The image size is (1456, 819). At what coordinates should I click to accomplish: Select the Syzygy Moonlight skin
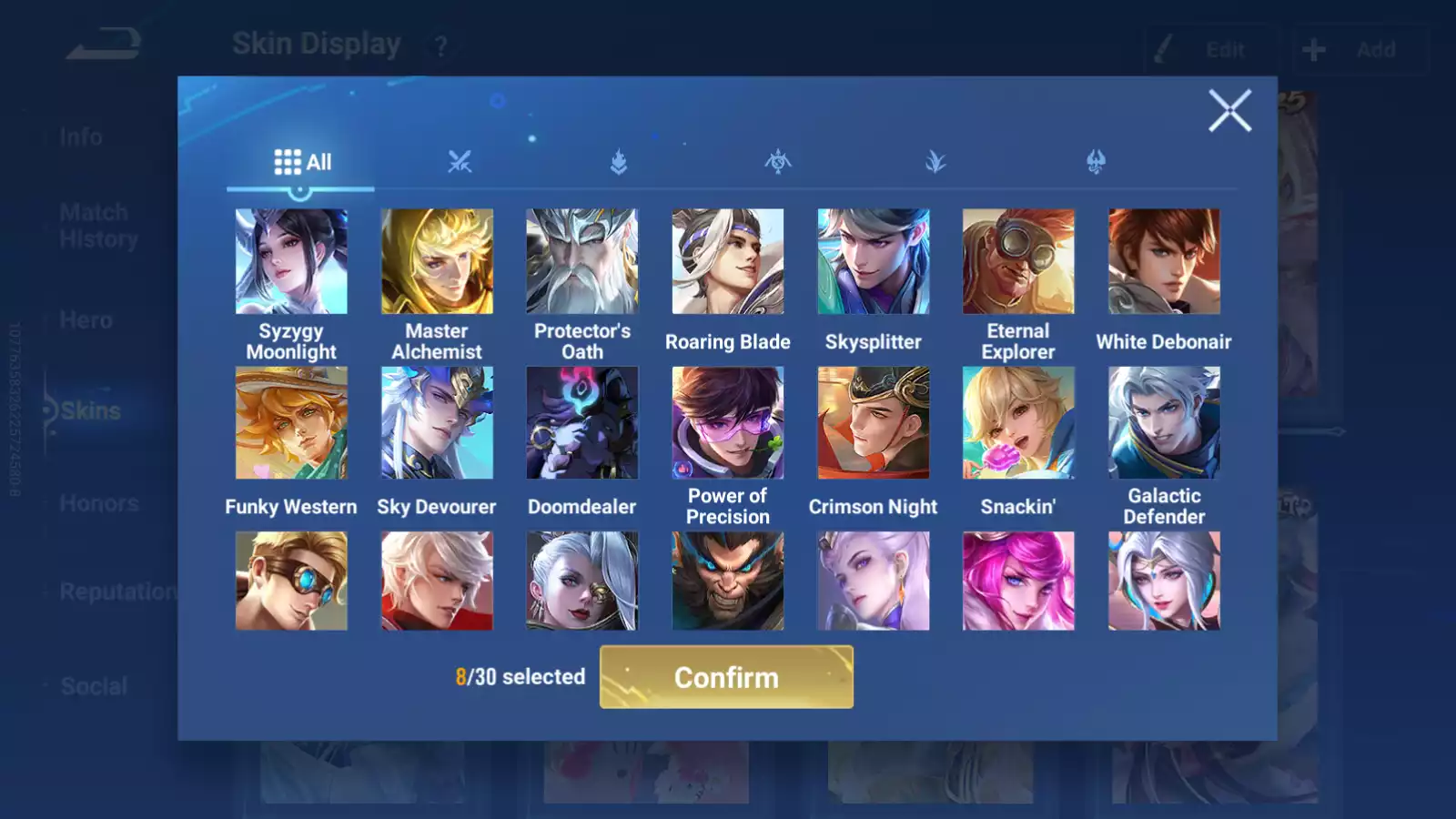(291, 262)
